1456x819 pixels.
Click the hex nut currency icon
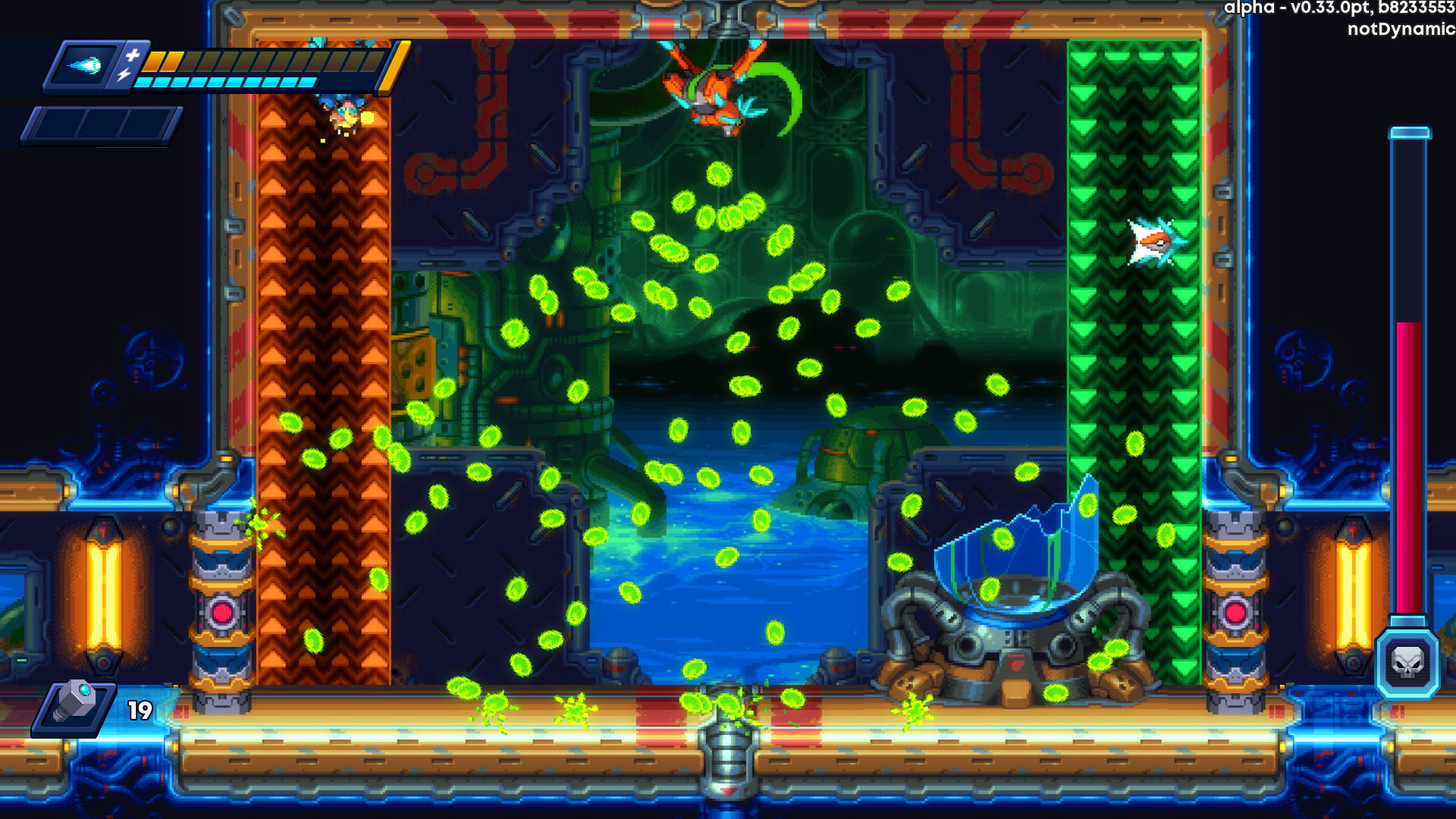(x=76, y=704)
